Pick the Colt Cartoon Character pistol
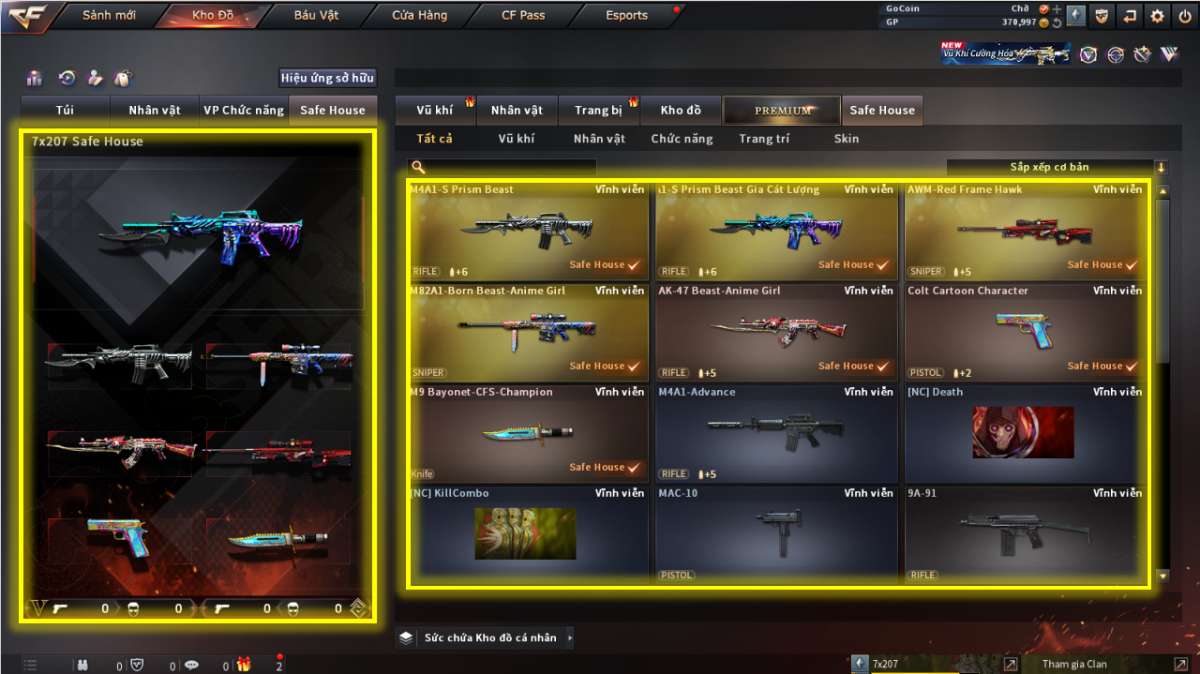The image size is (1200, 674). tap(1024, 332)
